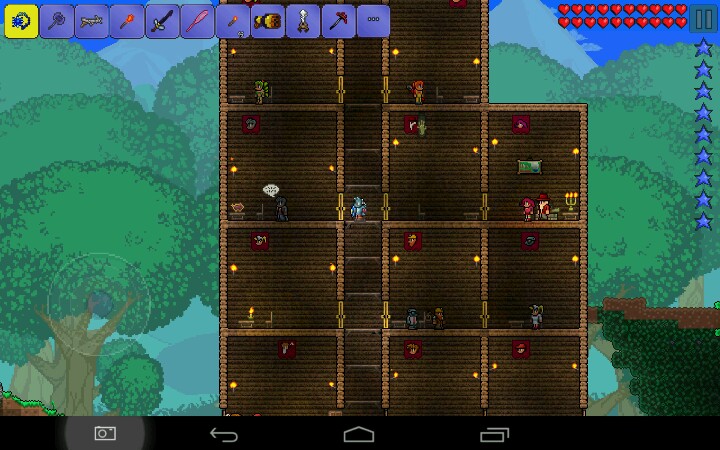Open the Android recent apps button
The width and height of the screenshot is (720, 450).
coord(495,434)
